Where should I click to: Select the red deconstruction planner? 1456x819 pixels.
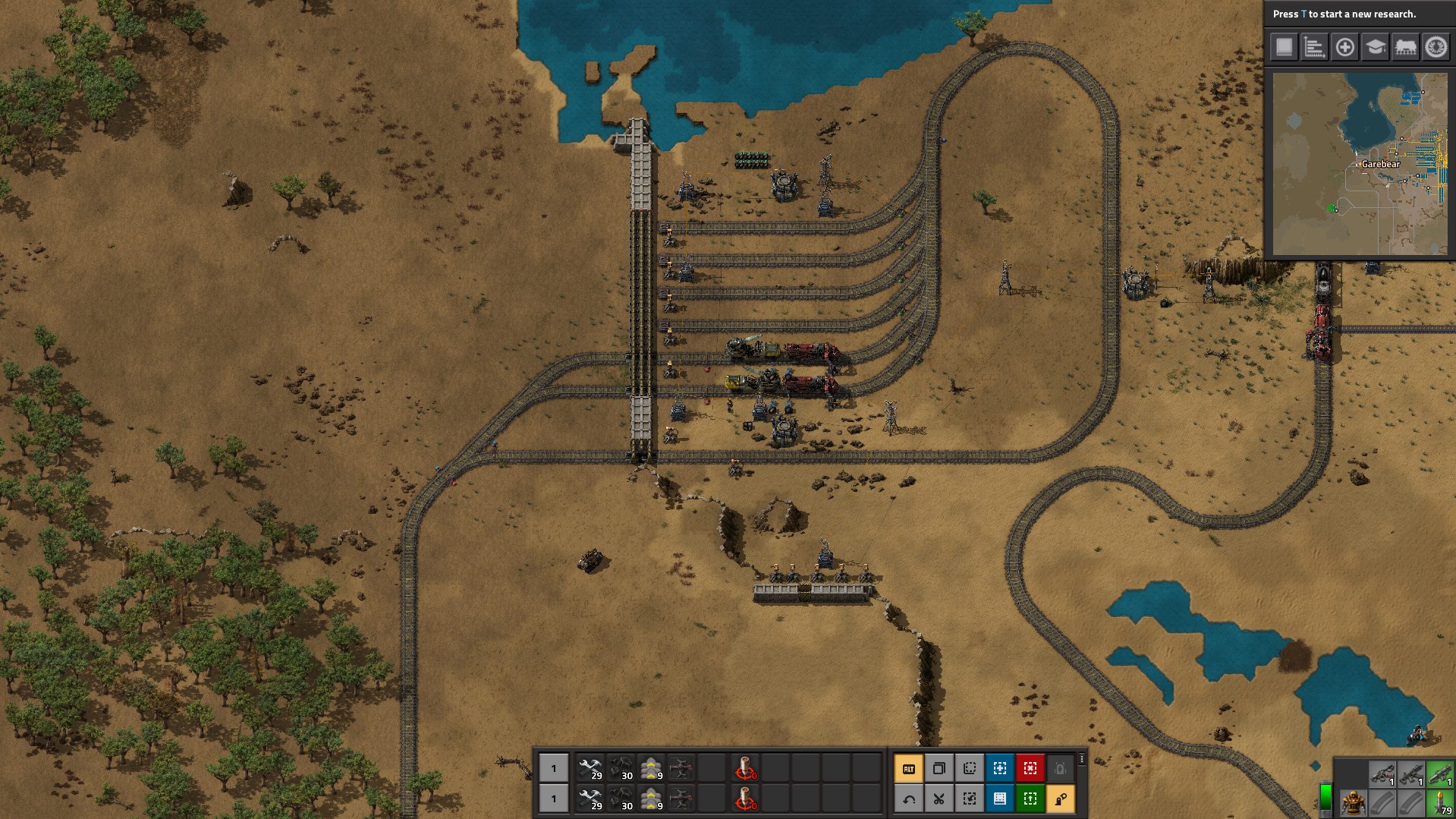[x=1030, y=768]
